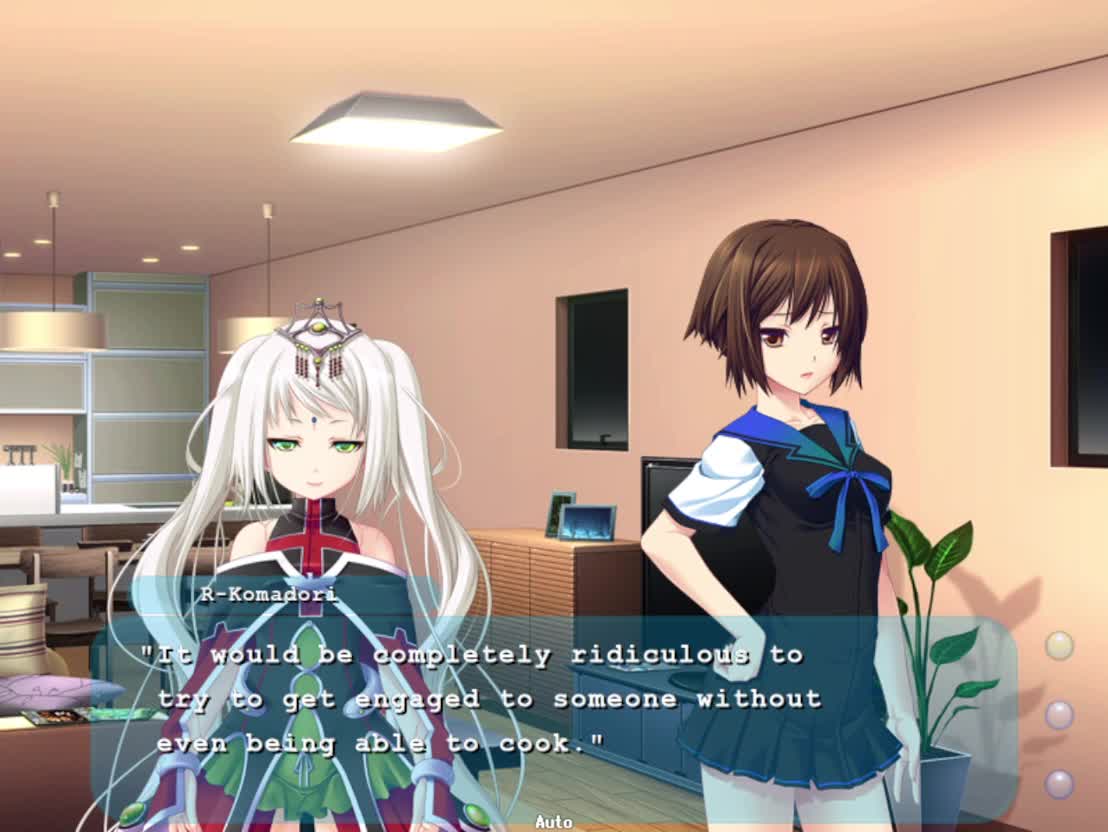Toggle the Auto mode label
1108x832 pixels.
point(553,822)
